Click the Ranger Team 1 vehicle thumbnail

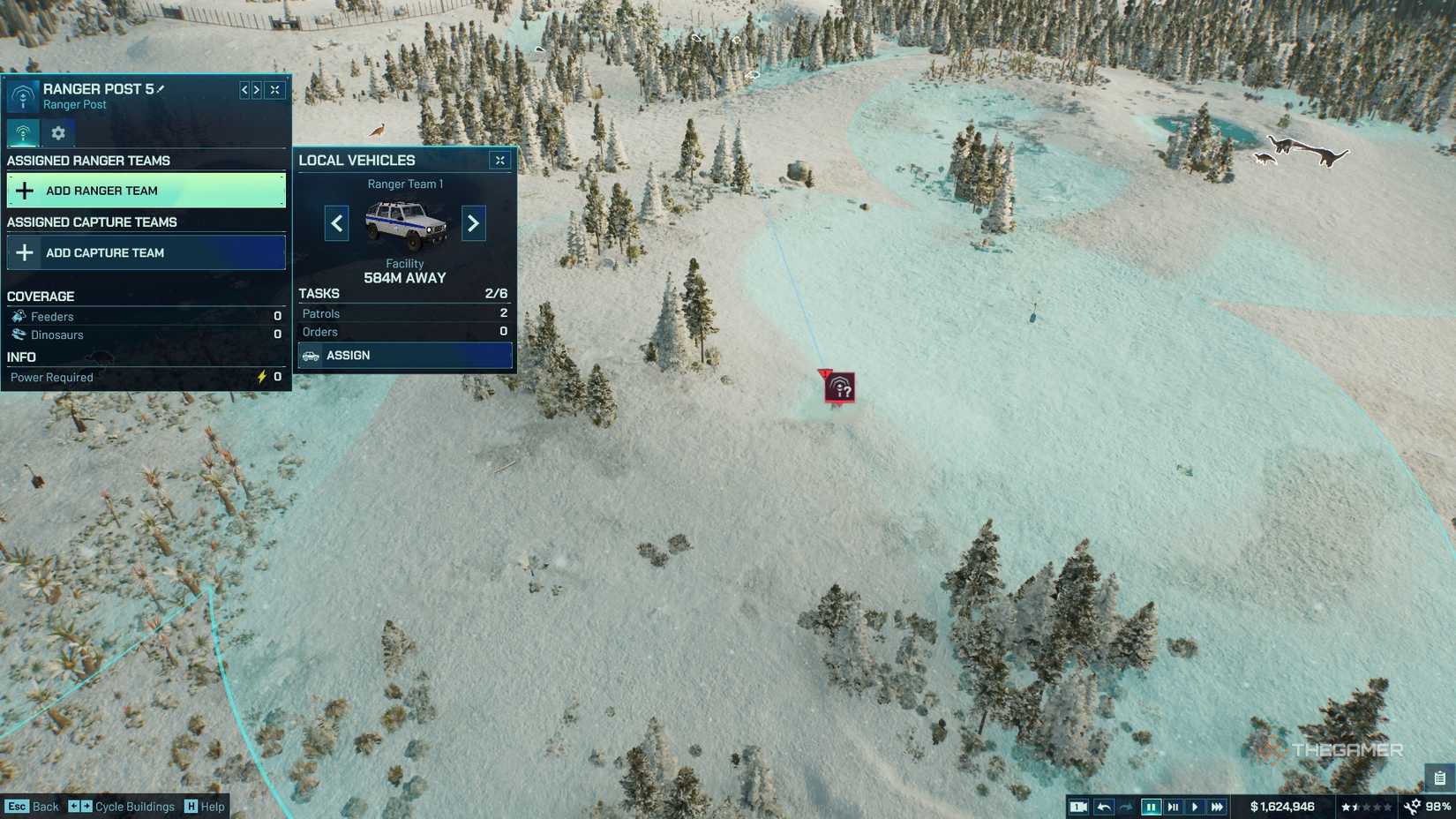405,223
